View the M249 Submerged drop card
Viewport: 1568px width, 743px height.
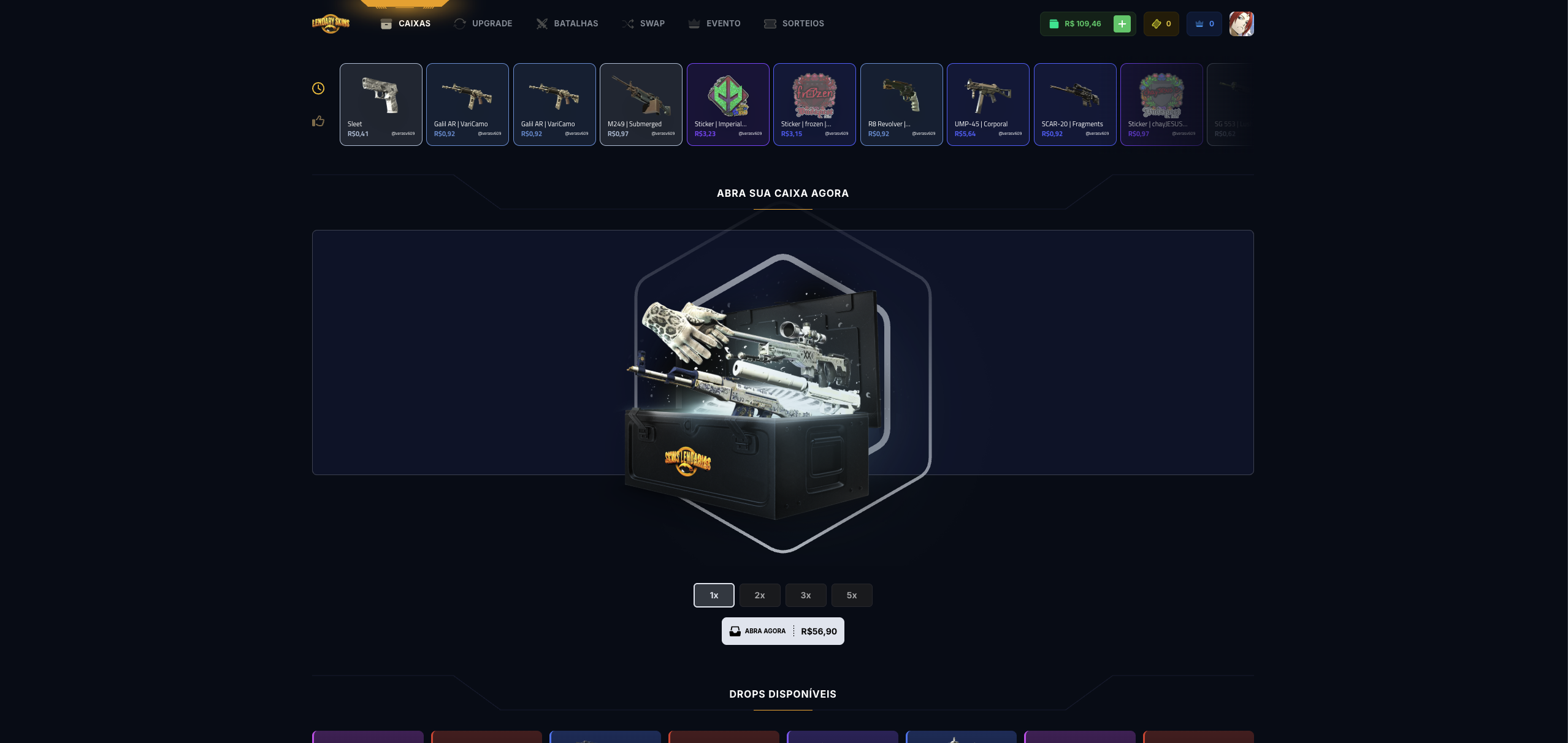641,104
